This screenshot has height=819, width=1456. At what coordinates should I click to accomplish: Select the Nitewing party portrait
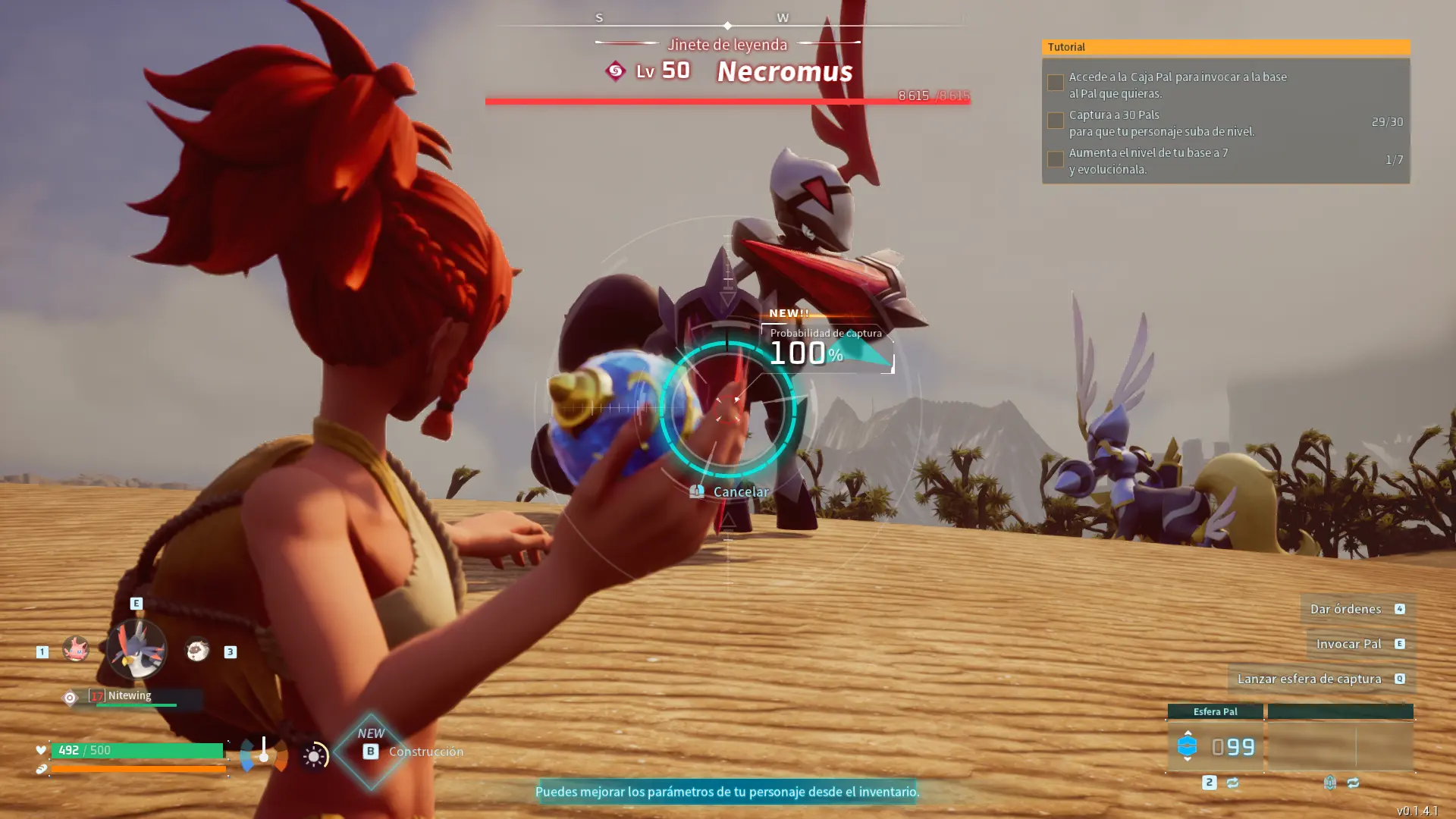click(136, 649)
